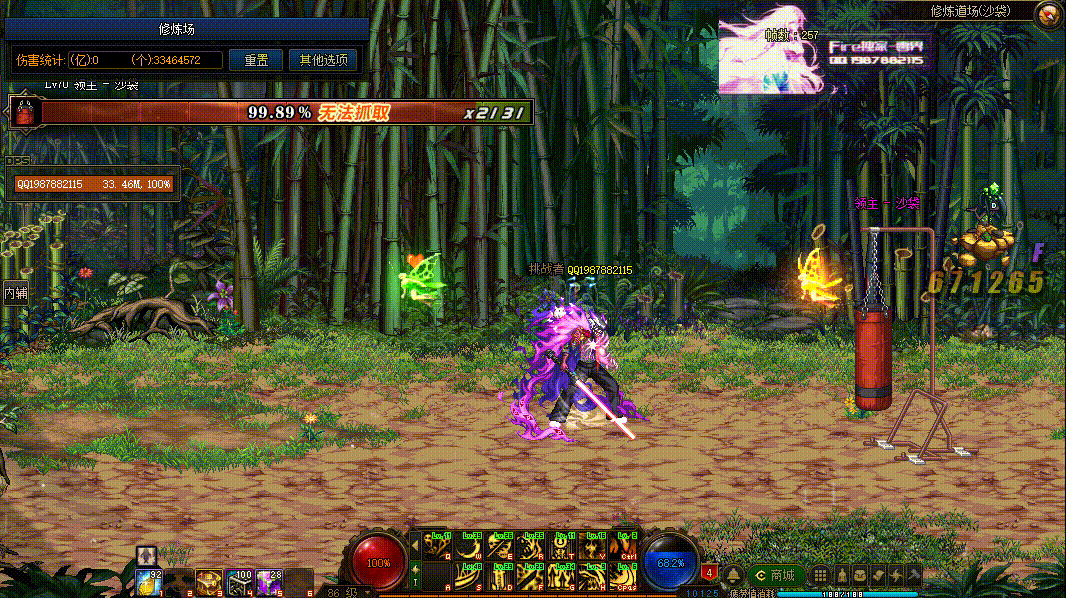Select the blue potion in quick slot 1
Screen dimensions: 1066x598
pos(150,580)
